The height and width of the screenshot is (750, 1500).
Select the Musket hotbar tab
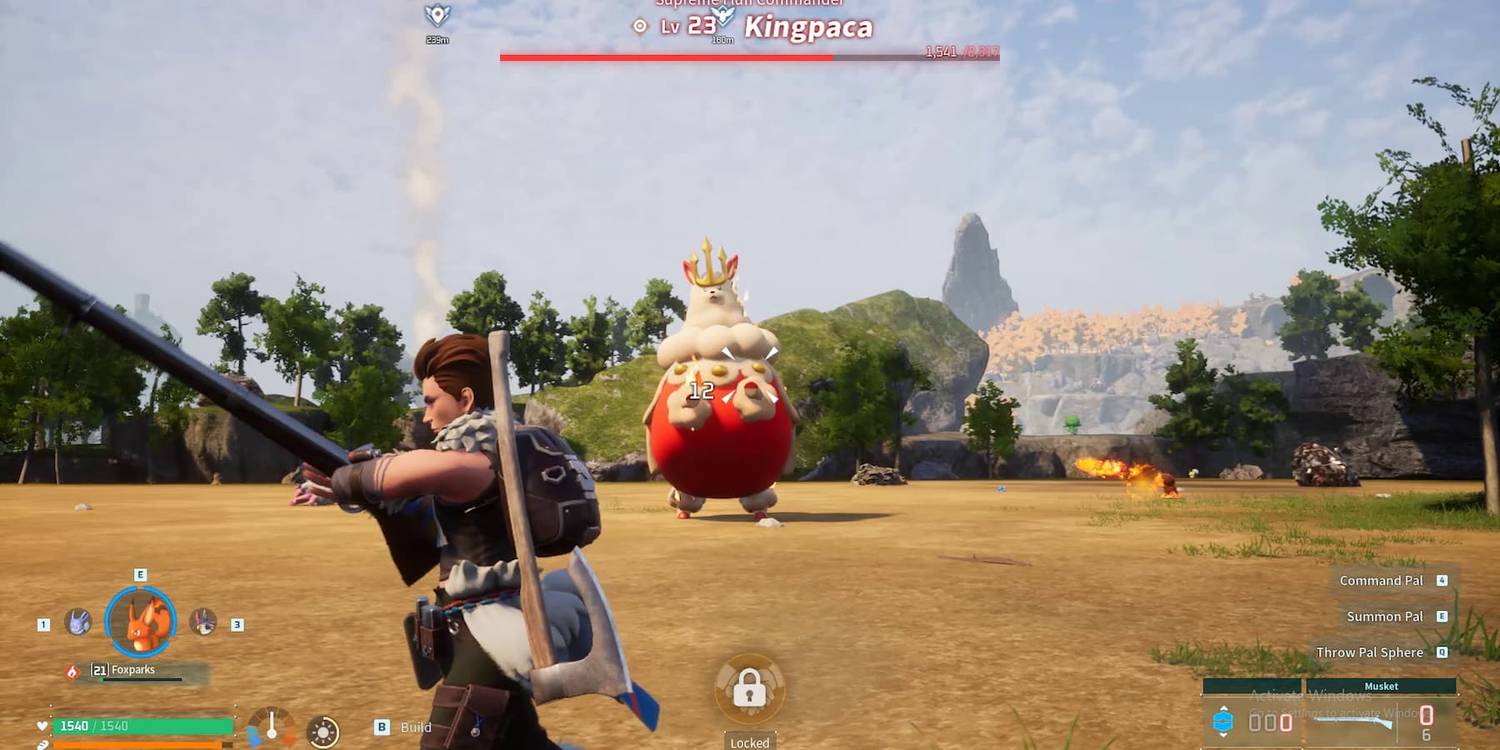coord(1381,686)
